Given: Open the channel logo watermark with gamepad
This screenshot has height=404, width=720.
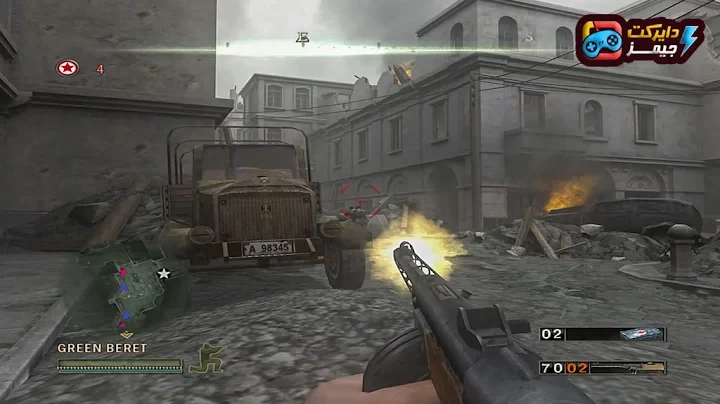Looking at the screenshot, I should (640, 41).
